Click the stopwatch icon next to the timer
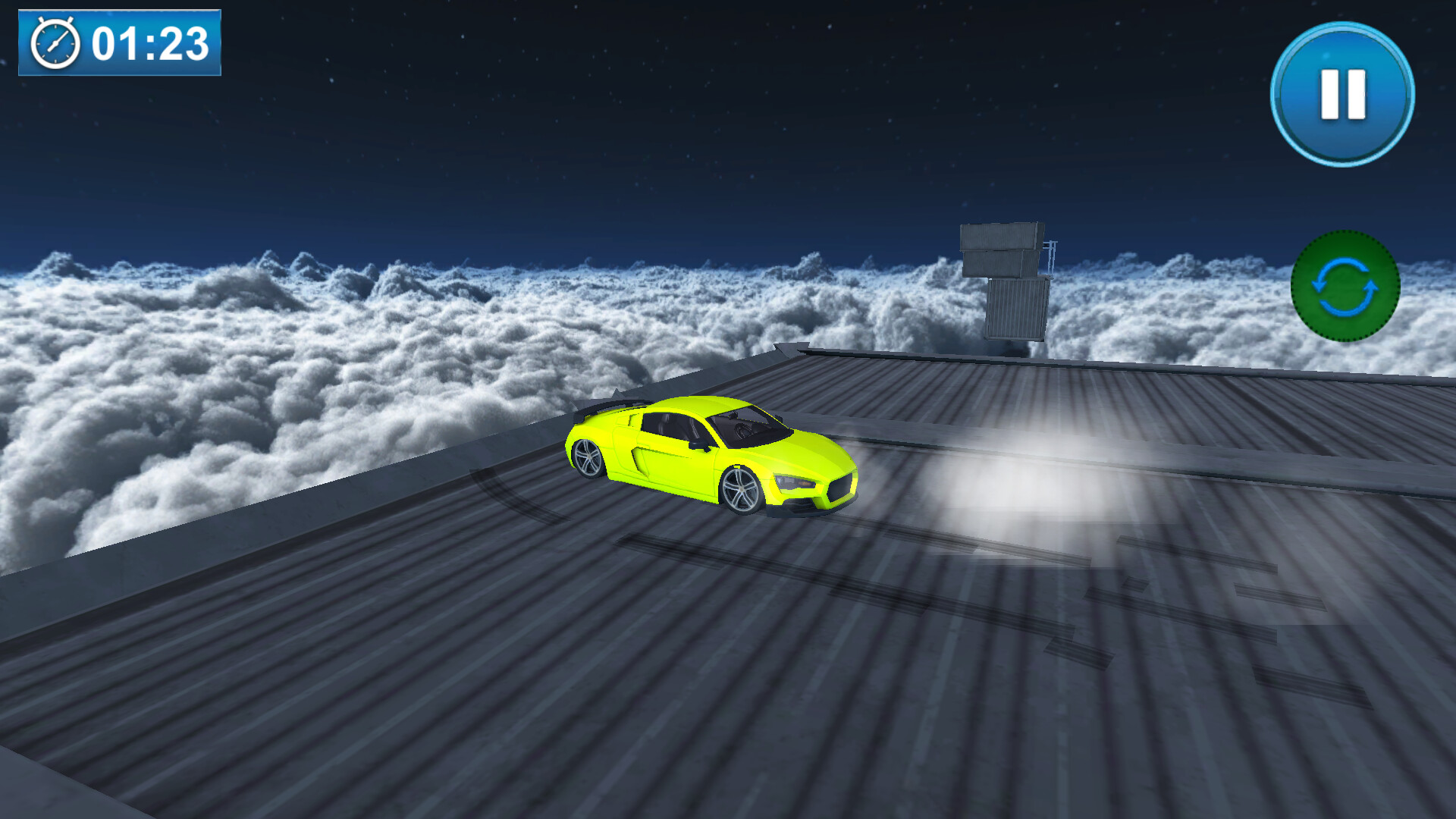The height and width of the screenshot is (819, 1456). click(55, 44)
